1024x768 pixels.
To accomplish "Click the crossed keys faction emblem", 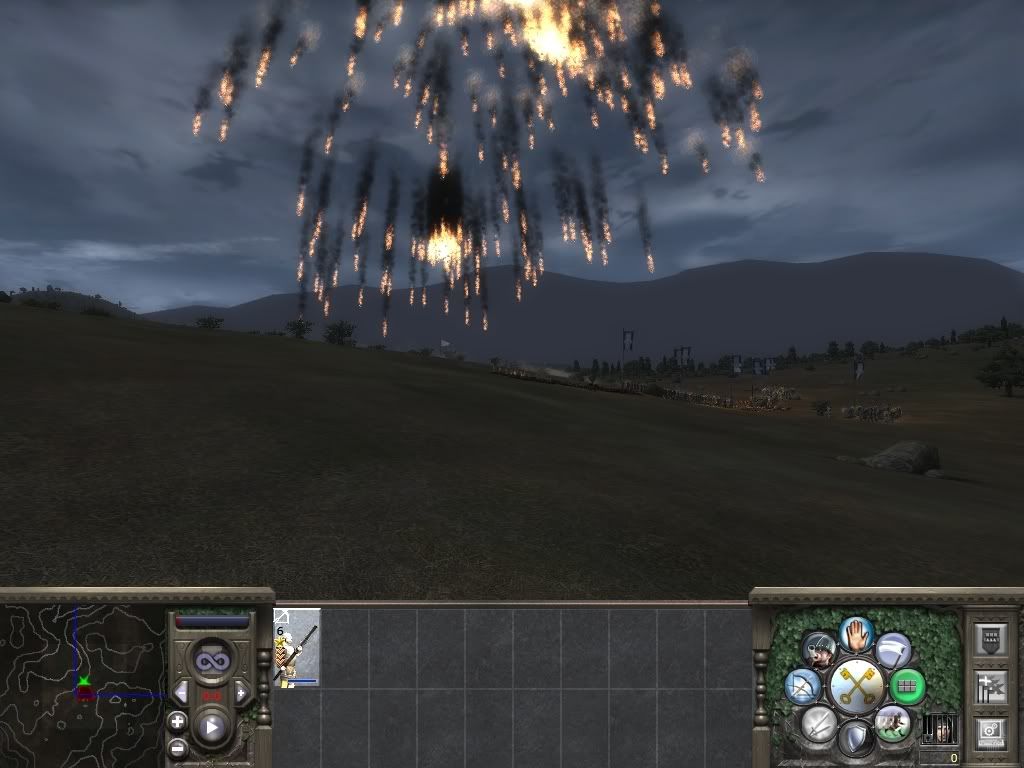I will (856, 685).
